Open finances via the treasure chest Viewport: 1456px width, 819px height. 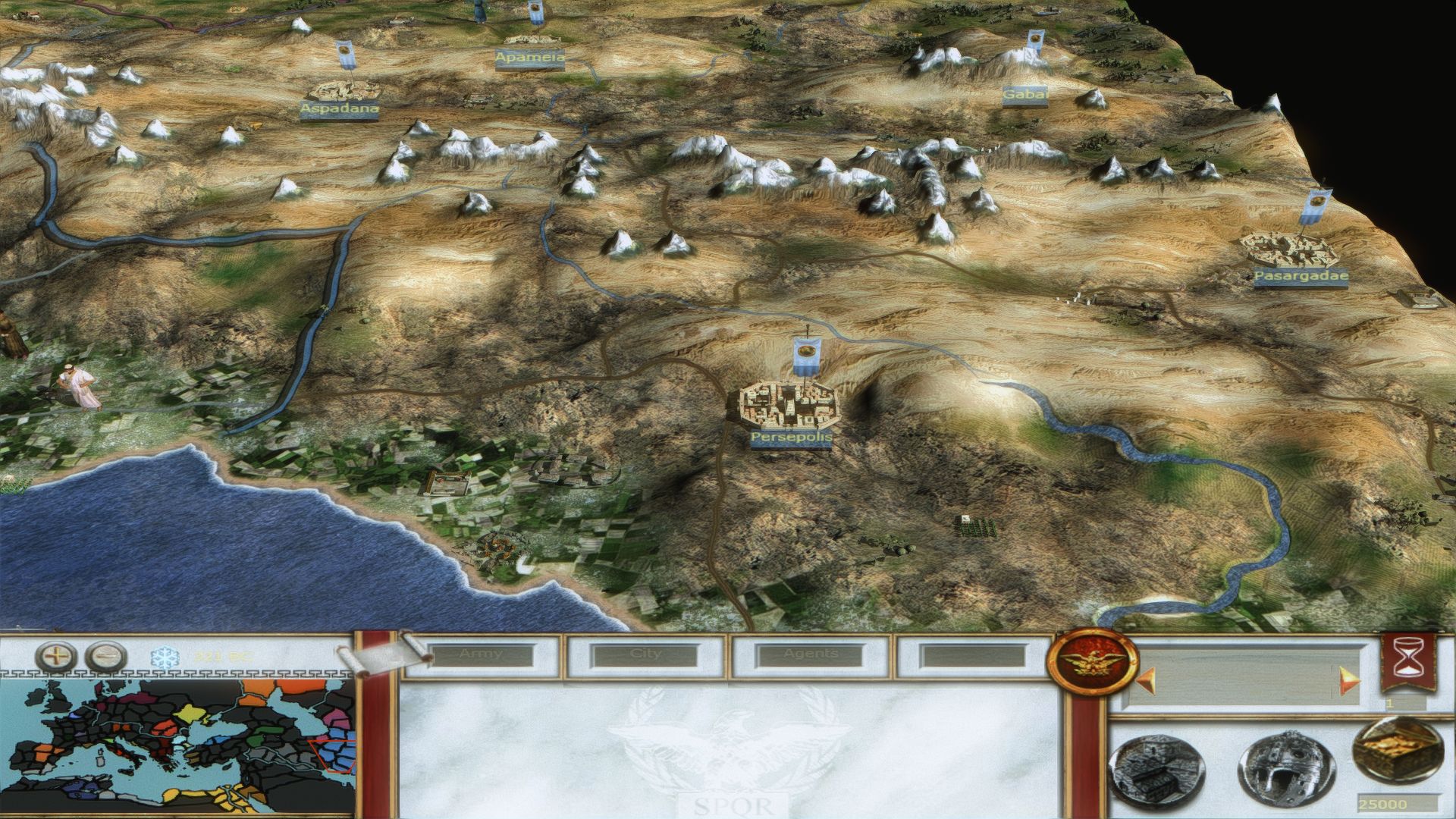click(x=1394, y=755)
